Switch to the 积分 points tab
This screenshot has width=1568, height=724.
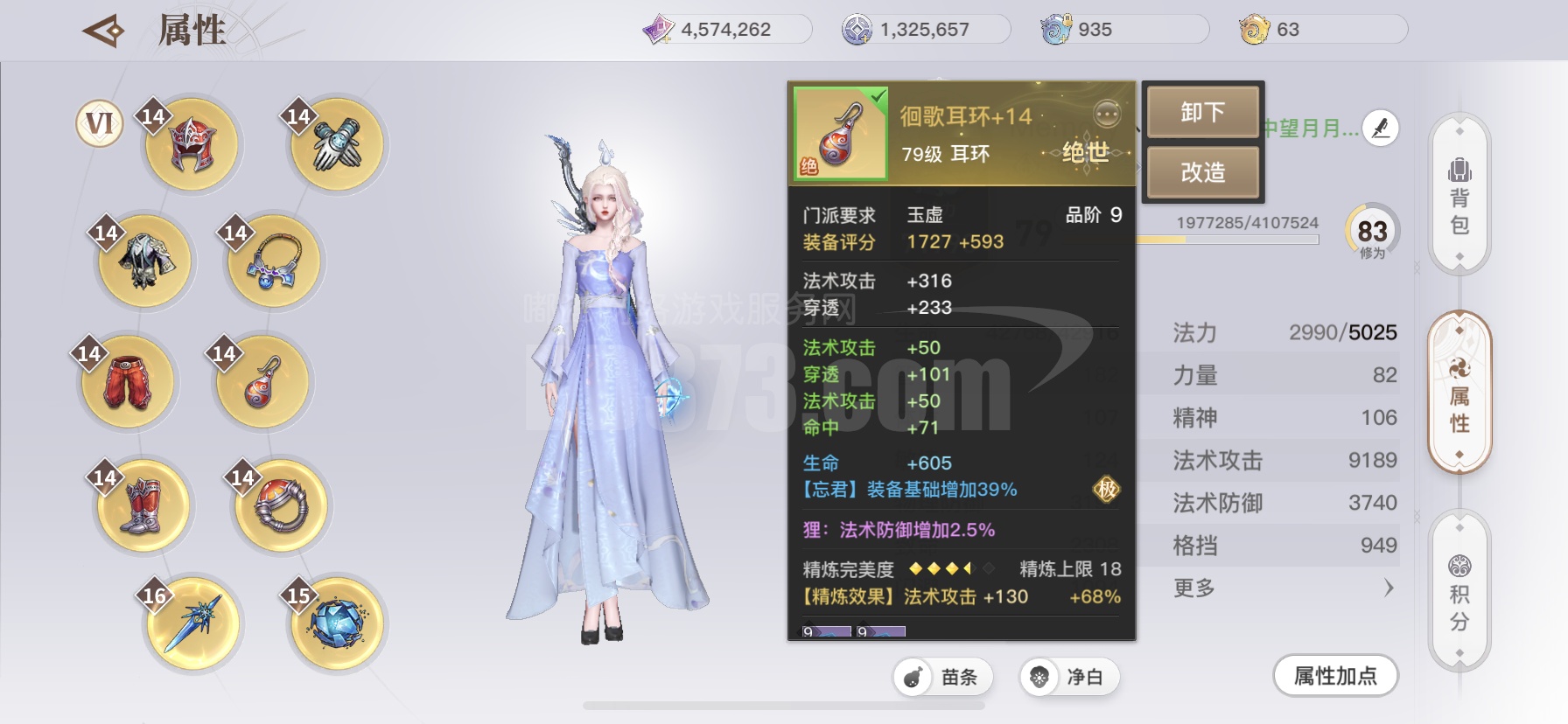point(1459,595)
